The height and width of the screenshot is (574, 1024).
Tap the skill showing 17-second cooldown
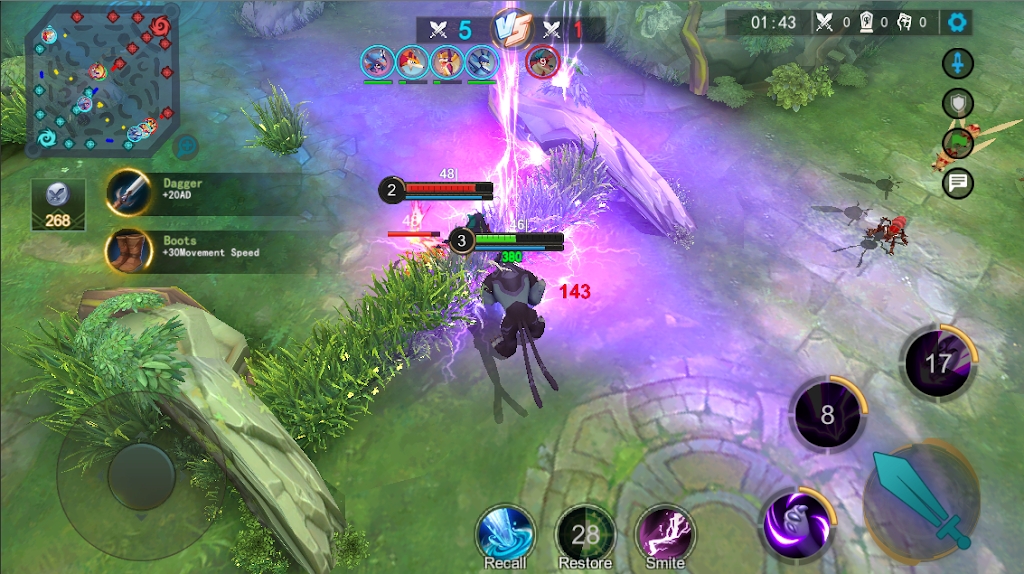(x=937, y=361)
